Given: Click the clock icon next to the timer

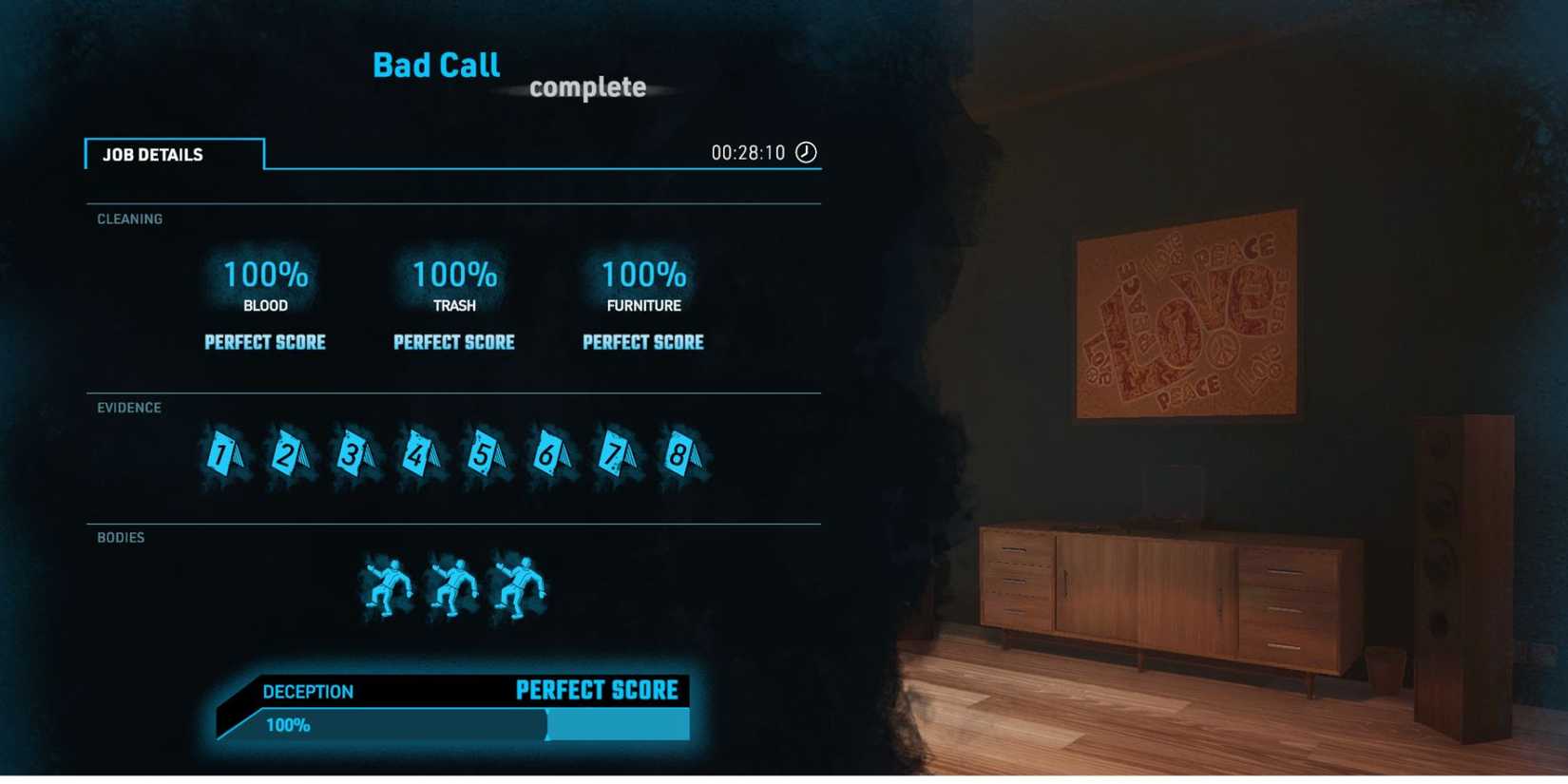Looking at the screenshot, I should 805,151.
